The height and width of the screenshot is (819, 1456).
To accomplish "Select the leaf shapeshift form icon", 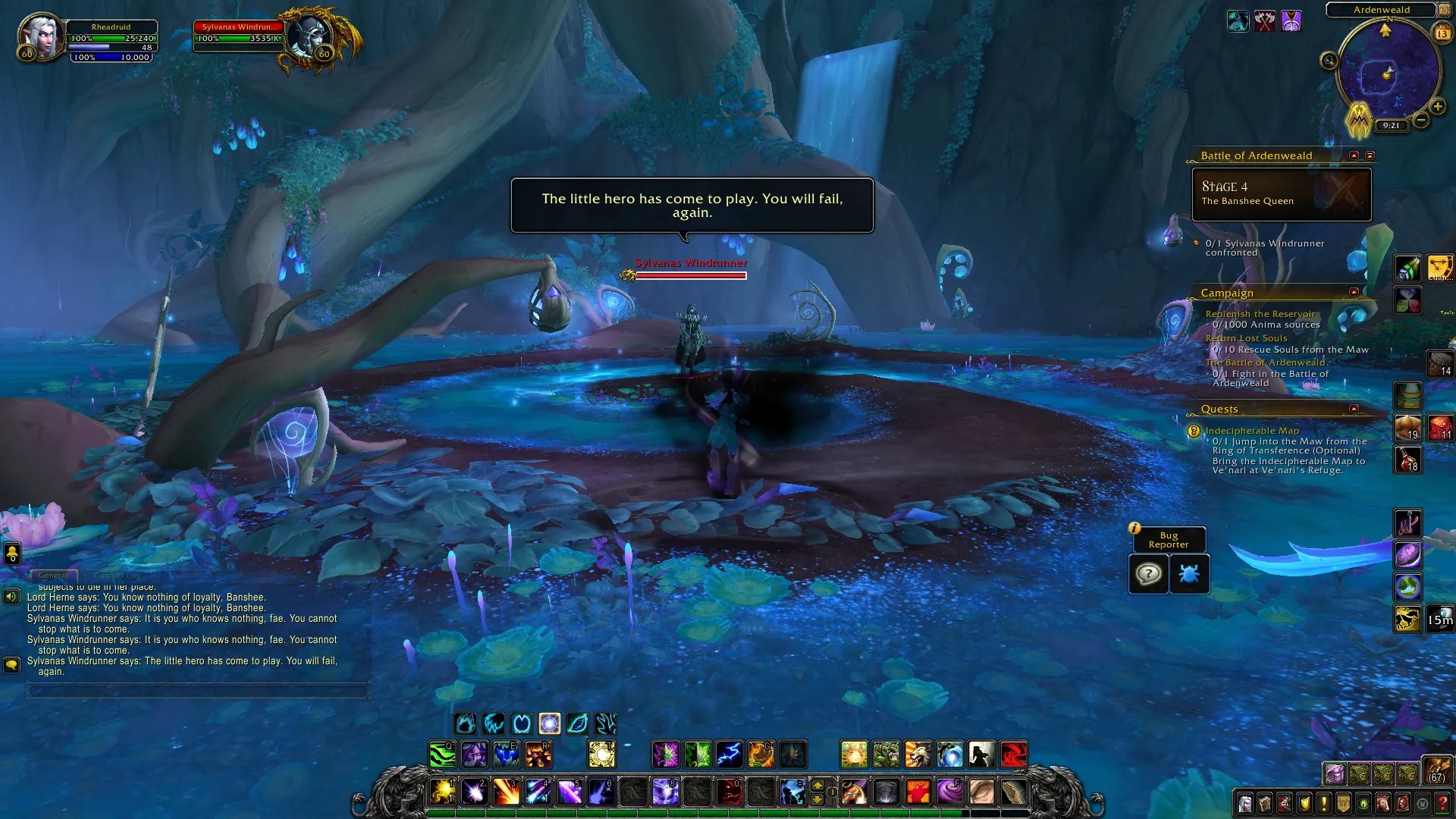I will click(577, 723).
